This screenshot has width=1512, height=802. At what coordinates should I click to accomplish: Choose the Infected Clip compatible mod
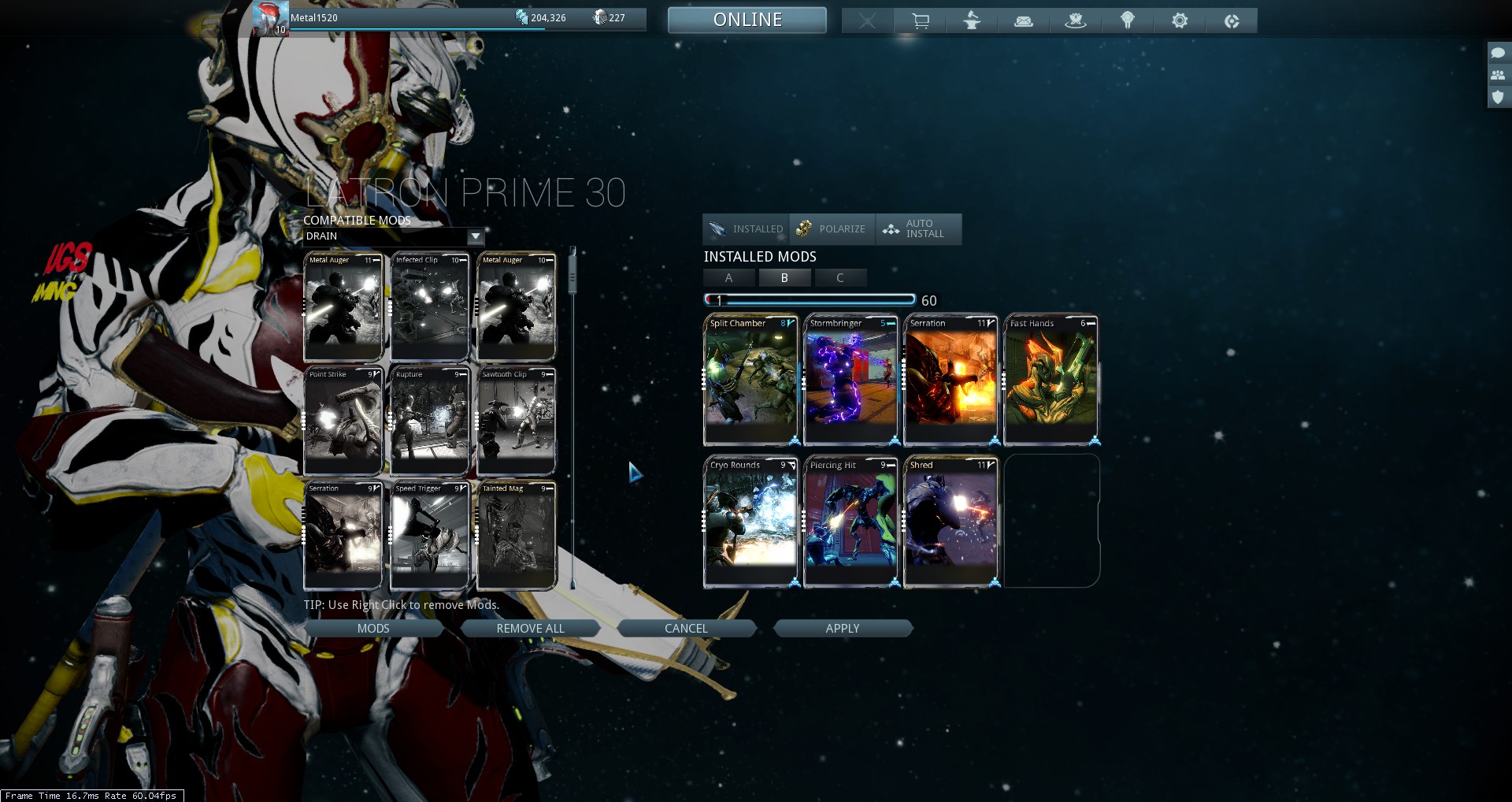point(430,307)
